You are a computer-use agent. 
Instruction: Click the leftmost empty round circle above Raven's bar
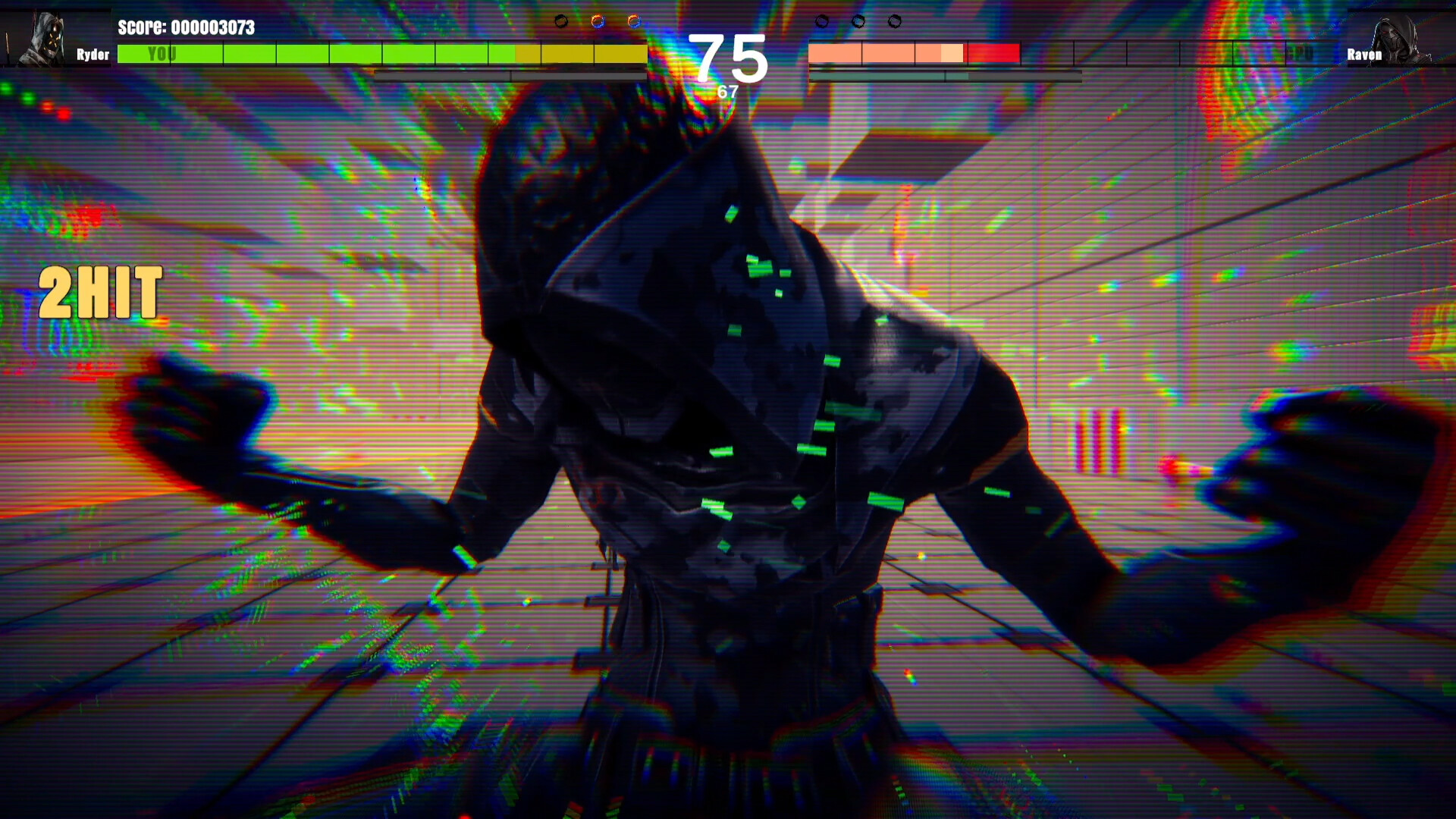[821, 21]
